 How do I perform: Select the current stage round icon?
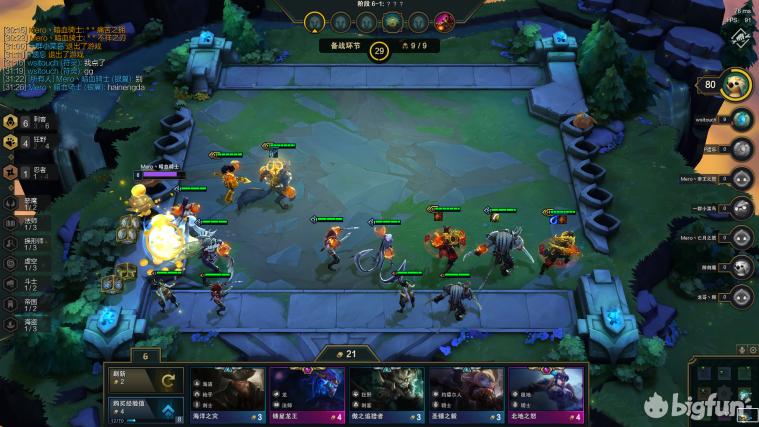(315, 21)
